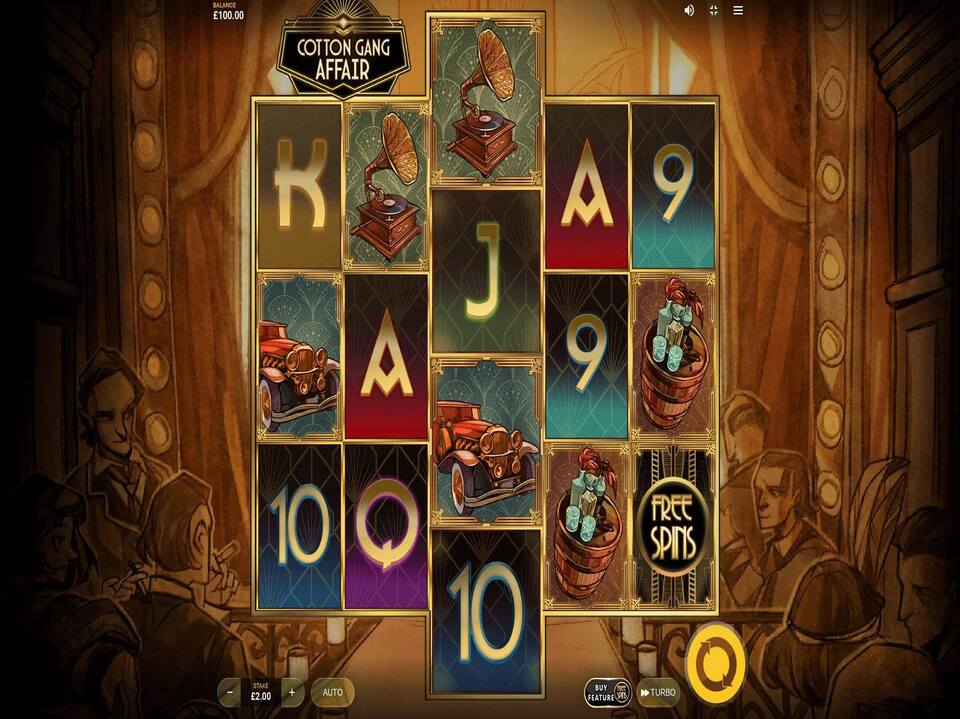
Task: Open the hamburger menu
Action: [x=739, y=10]
